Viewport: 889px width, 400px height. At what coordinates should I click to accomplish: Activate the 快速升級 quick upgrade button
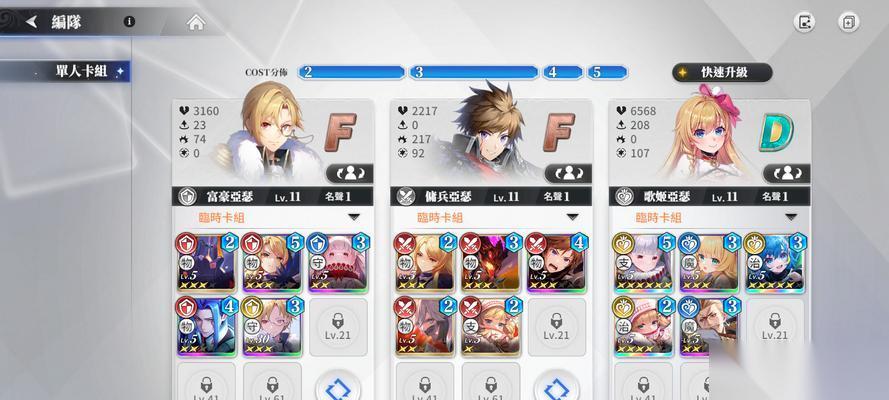pos(723,72)
